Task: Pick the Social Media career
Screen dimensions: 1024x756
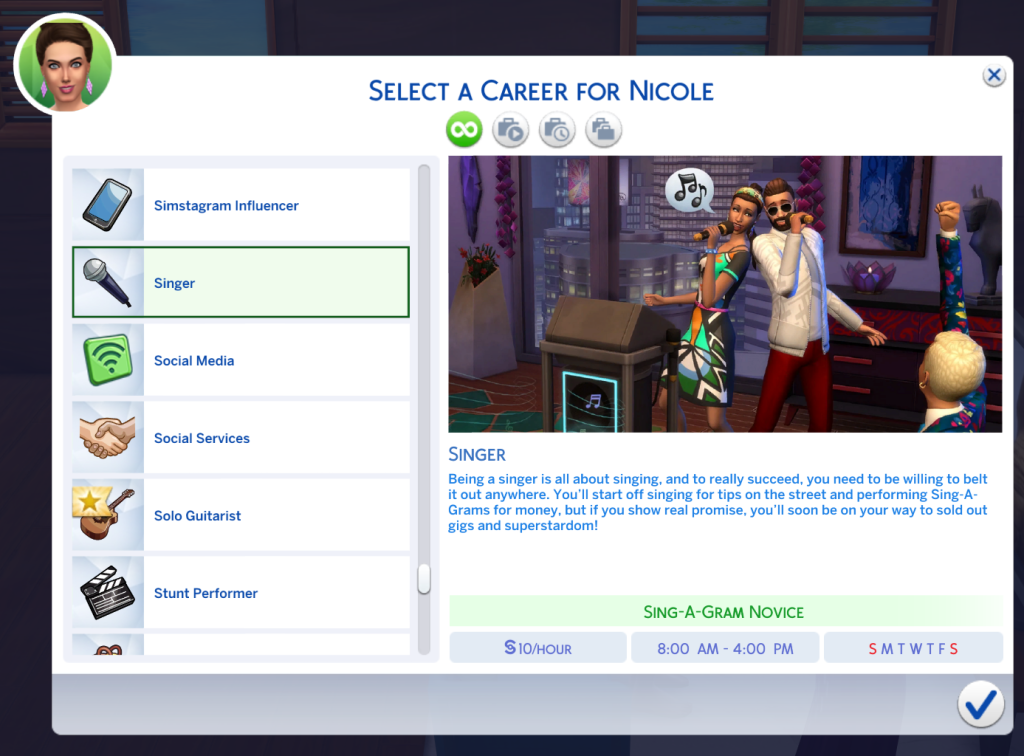Action: 240,361
